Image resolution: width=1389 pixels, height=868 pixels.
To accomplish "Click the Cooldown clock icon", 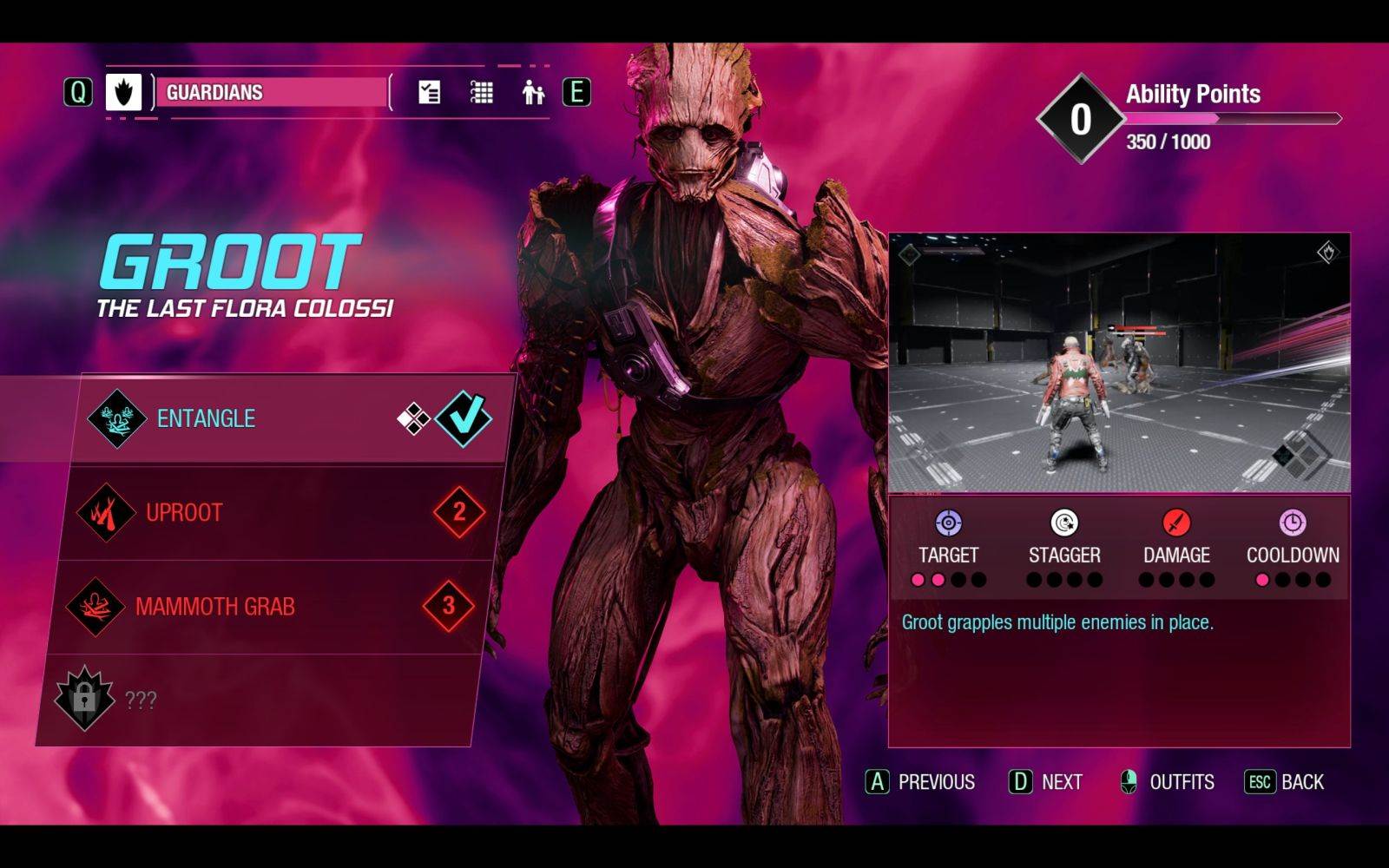I will pos(1293,524).
